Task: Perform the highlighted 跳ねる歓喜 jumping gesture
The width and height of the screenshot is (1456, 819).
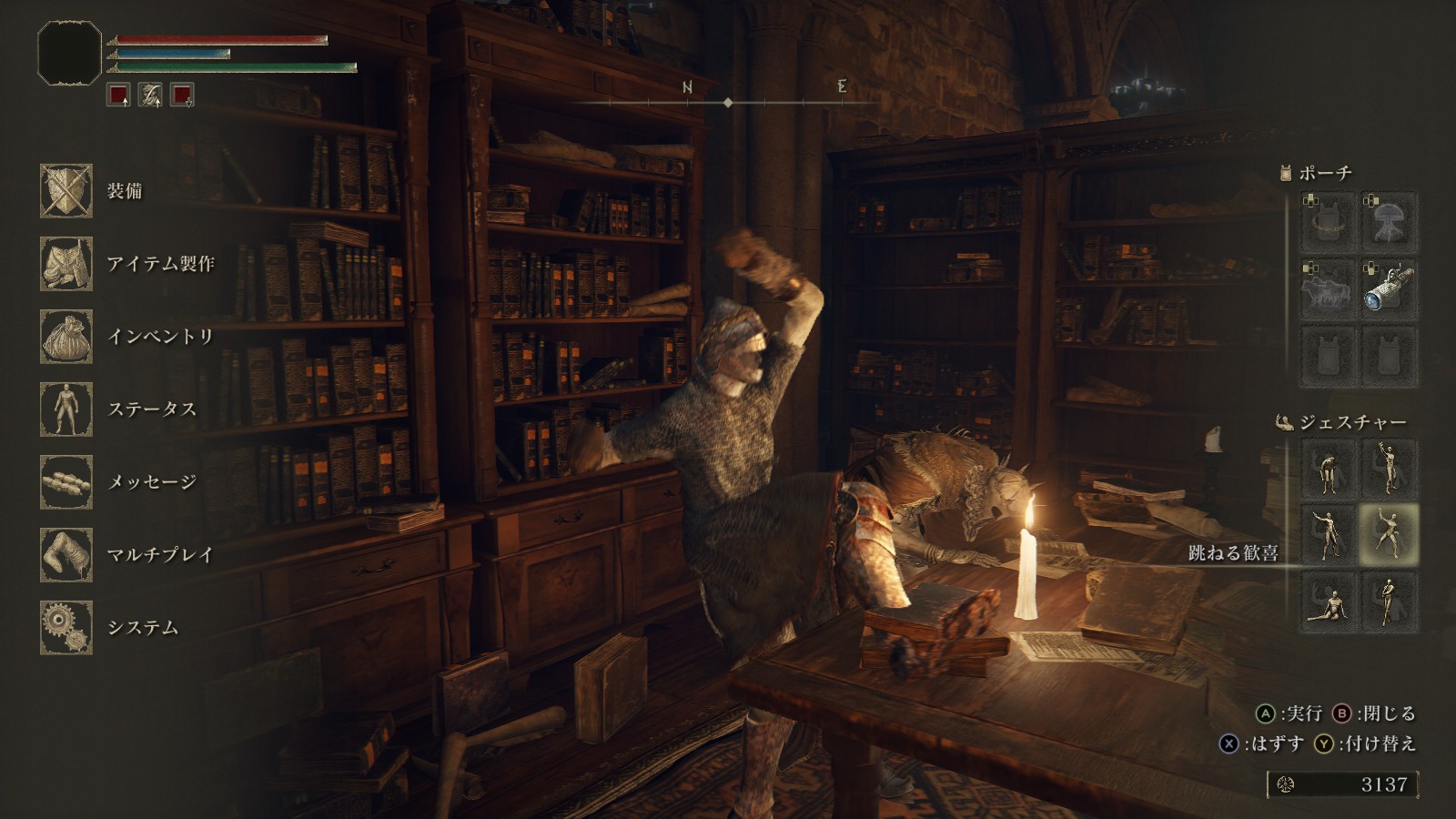Action: (1390, 534)
